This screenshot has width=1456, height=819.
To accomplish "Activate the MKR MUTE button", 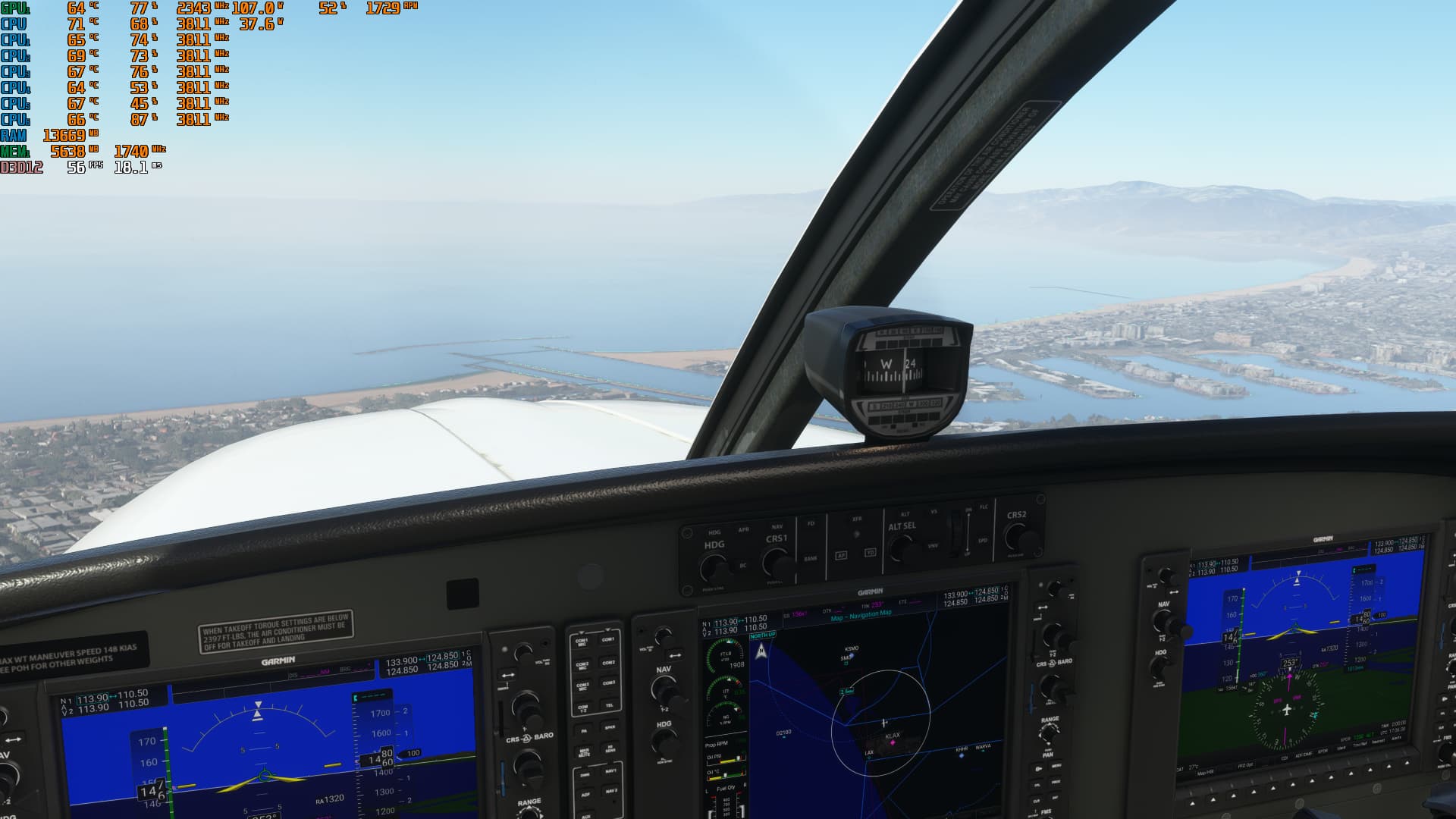I will tap(584, 753).
